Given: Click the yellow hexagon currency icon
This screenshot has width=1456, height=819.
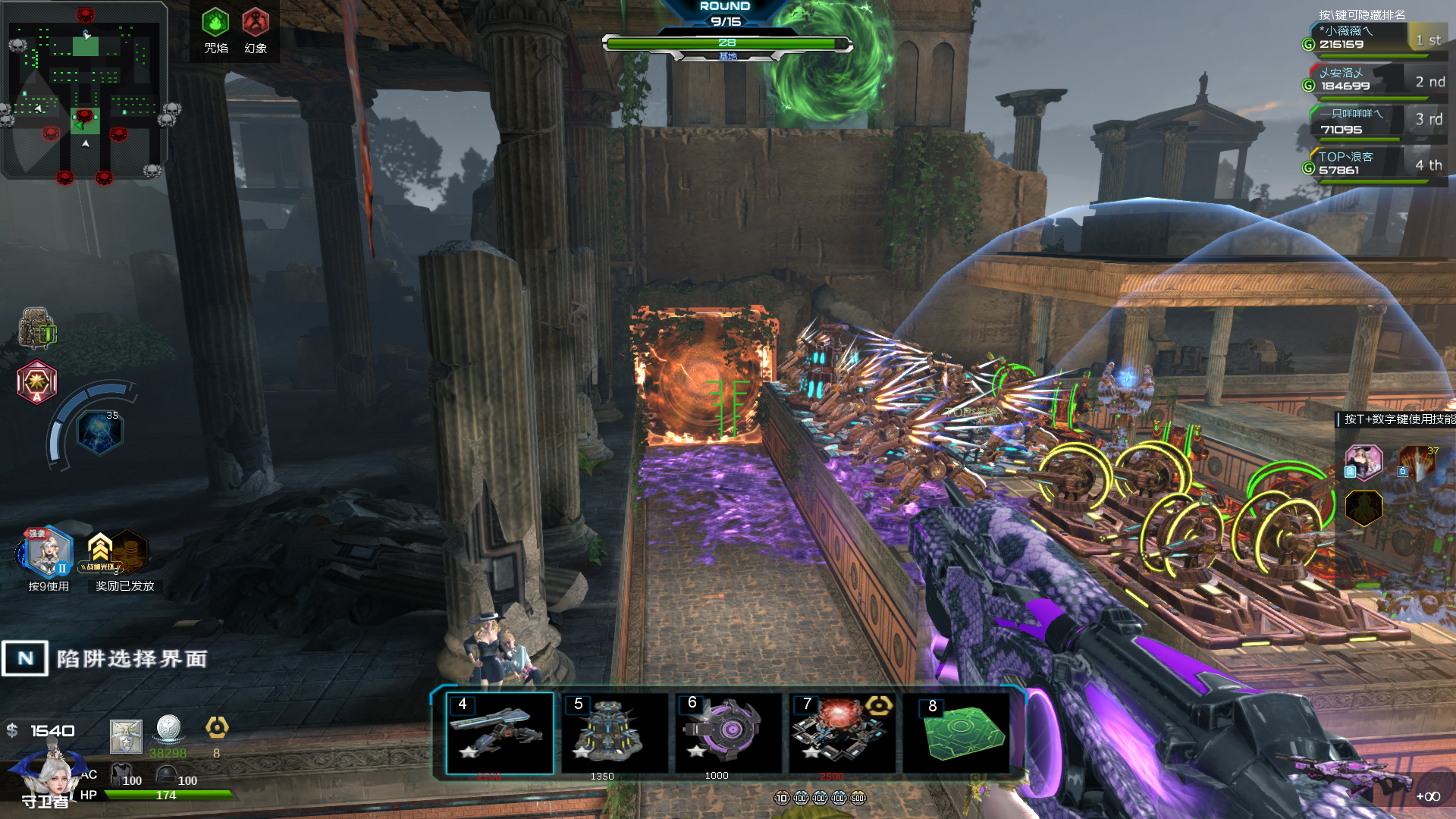Looking at the screenshot, I should click(217, 728).
